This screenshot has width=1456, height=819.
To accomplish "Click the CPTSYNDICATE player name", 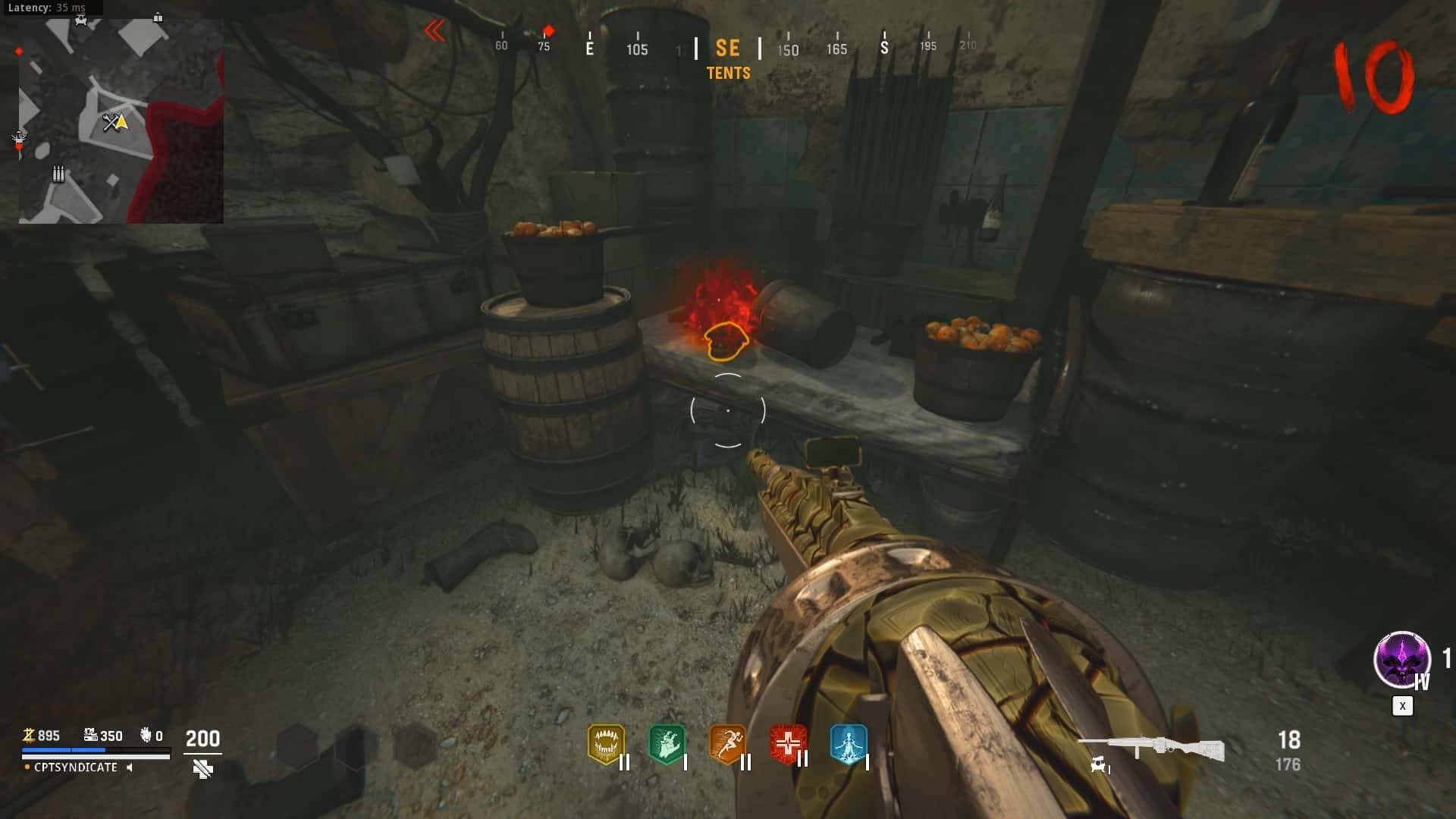I will (76, 767).
